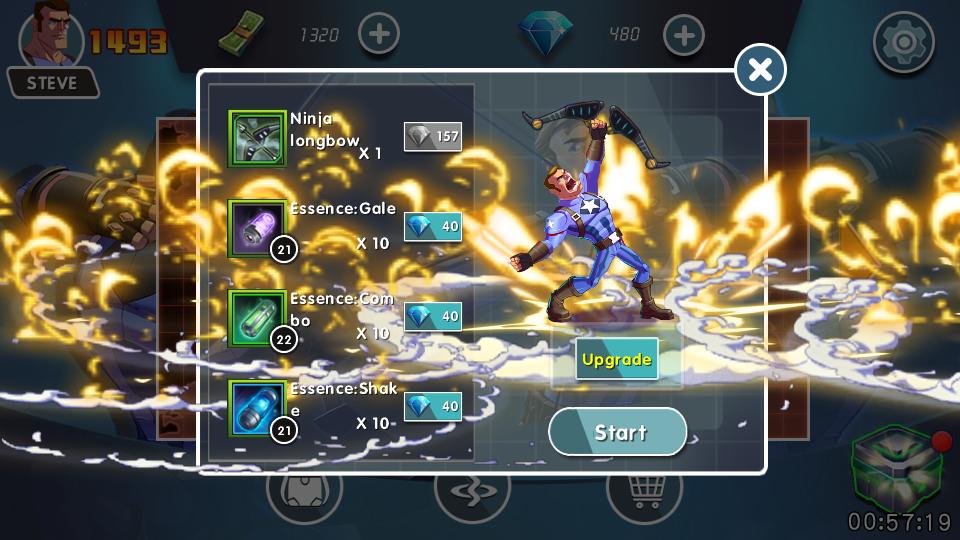The image size is (960, 540).
Task: Purchase Essence:Shake for 40 diamonds
Action: [x=432, y=407]
